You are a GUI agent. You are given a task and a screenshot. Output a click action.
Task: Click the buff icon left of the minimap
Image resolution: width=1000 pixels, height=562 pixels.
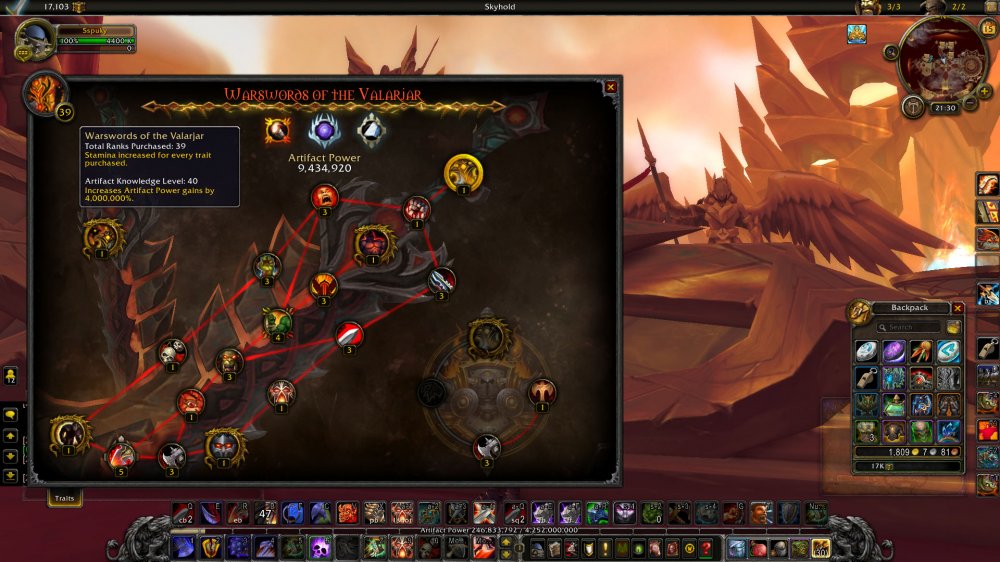pyautogui.click(x=857, y=34)
